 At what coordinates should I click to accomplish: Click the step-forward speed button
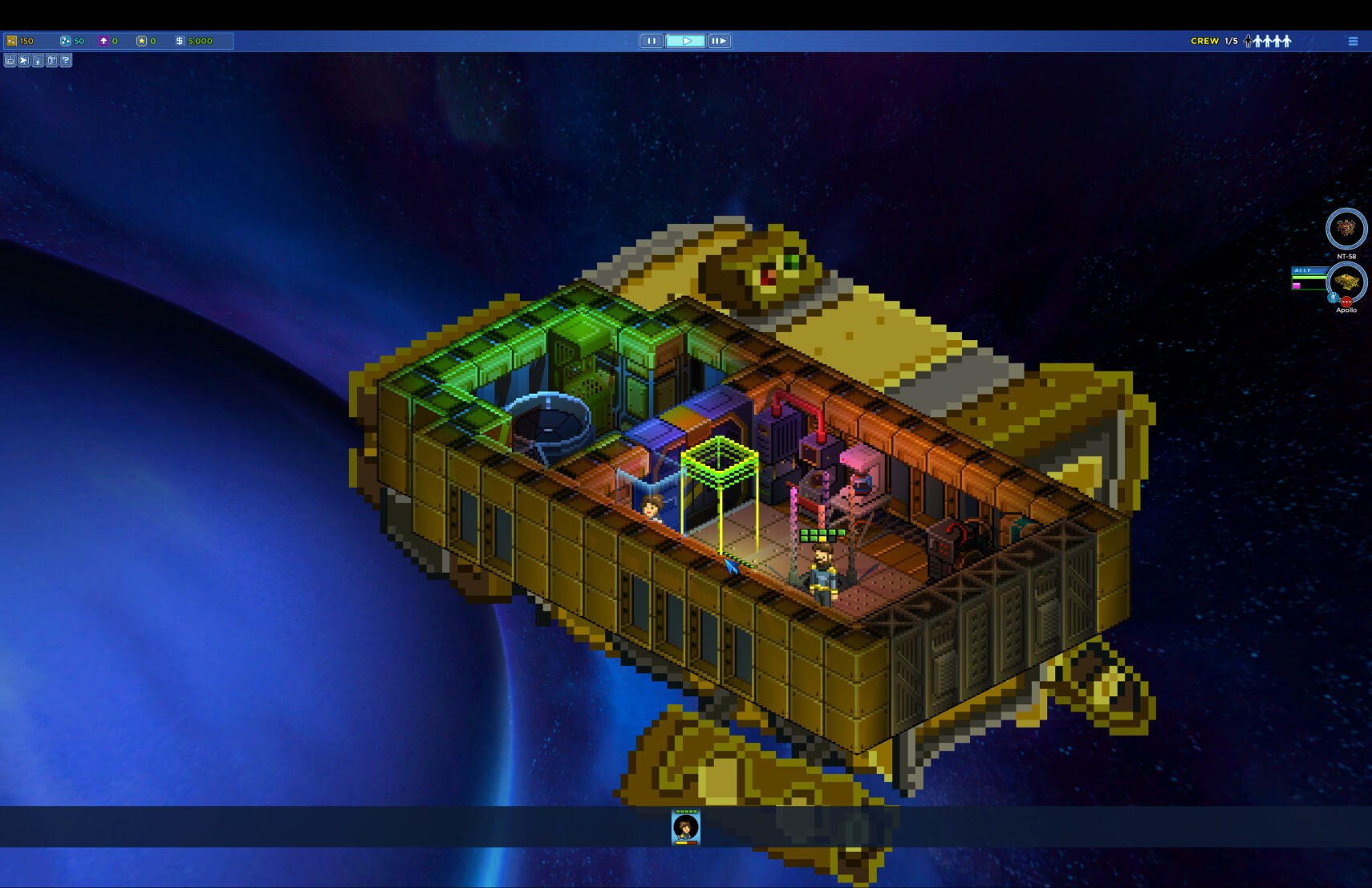719,41
